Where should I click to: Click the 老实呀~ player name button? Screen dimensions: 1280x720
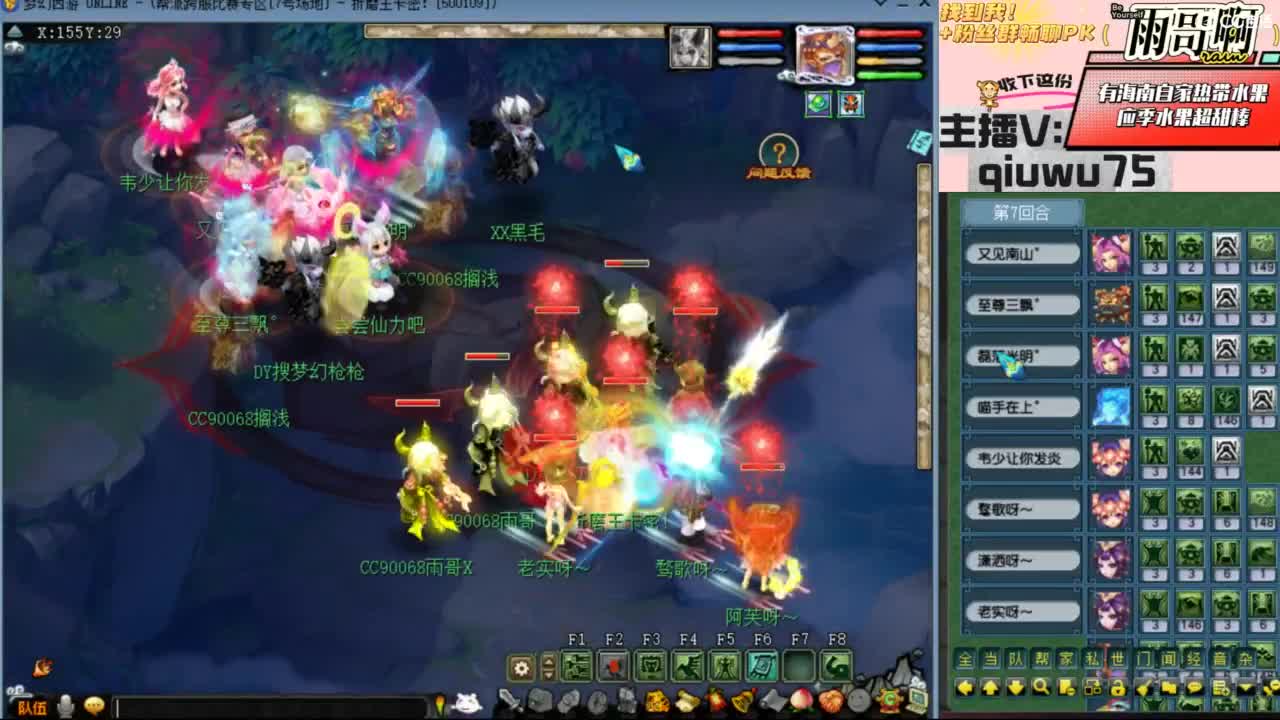coord(1020,612)
